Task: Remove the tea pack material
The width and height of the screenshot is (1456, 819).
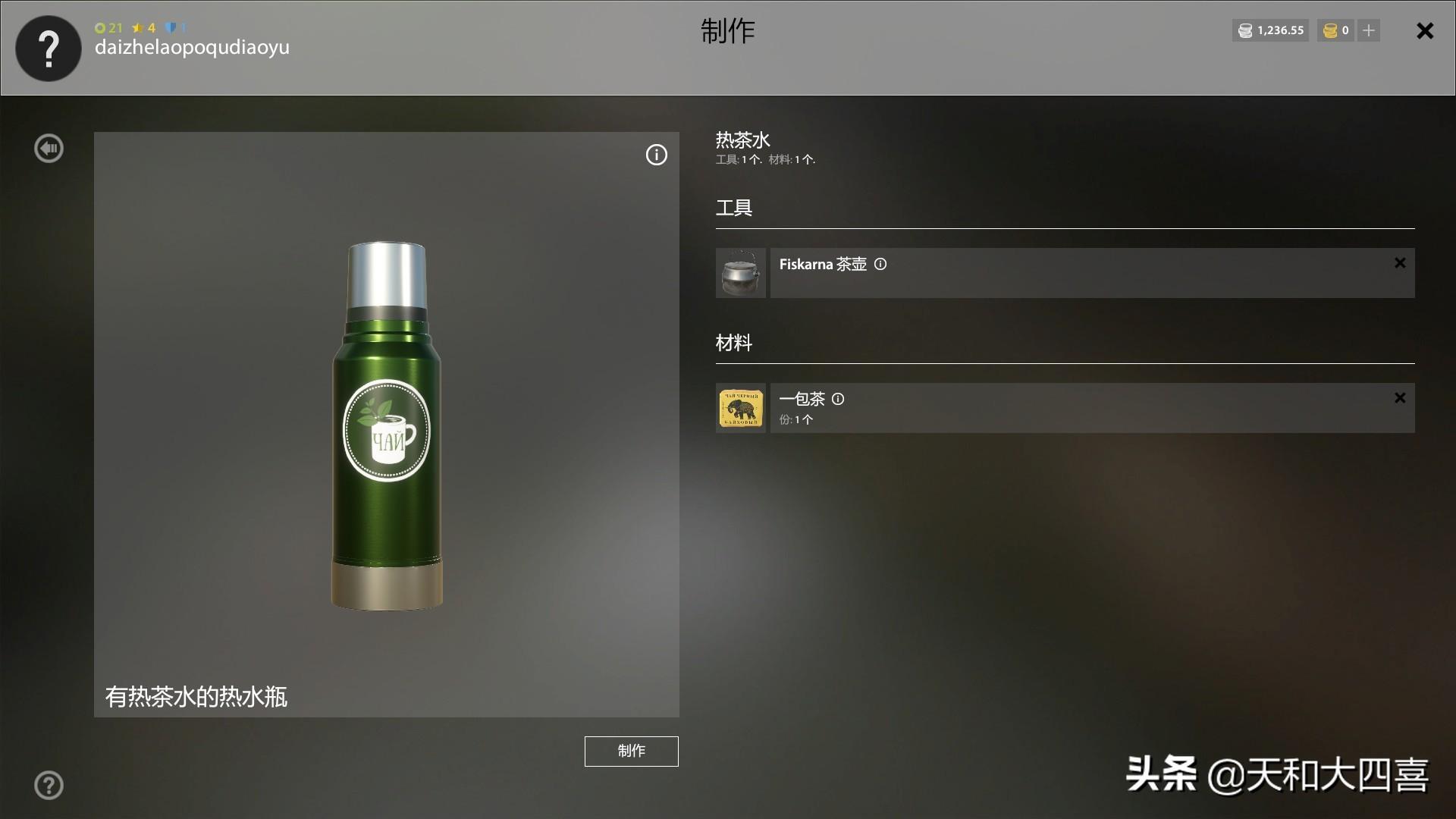Action: pos(1400,398)
